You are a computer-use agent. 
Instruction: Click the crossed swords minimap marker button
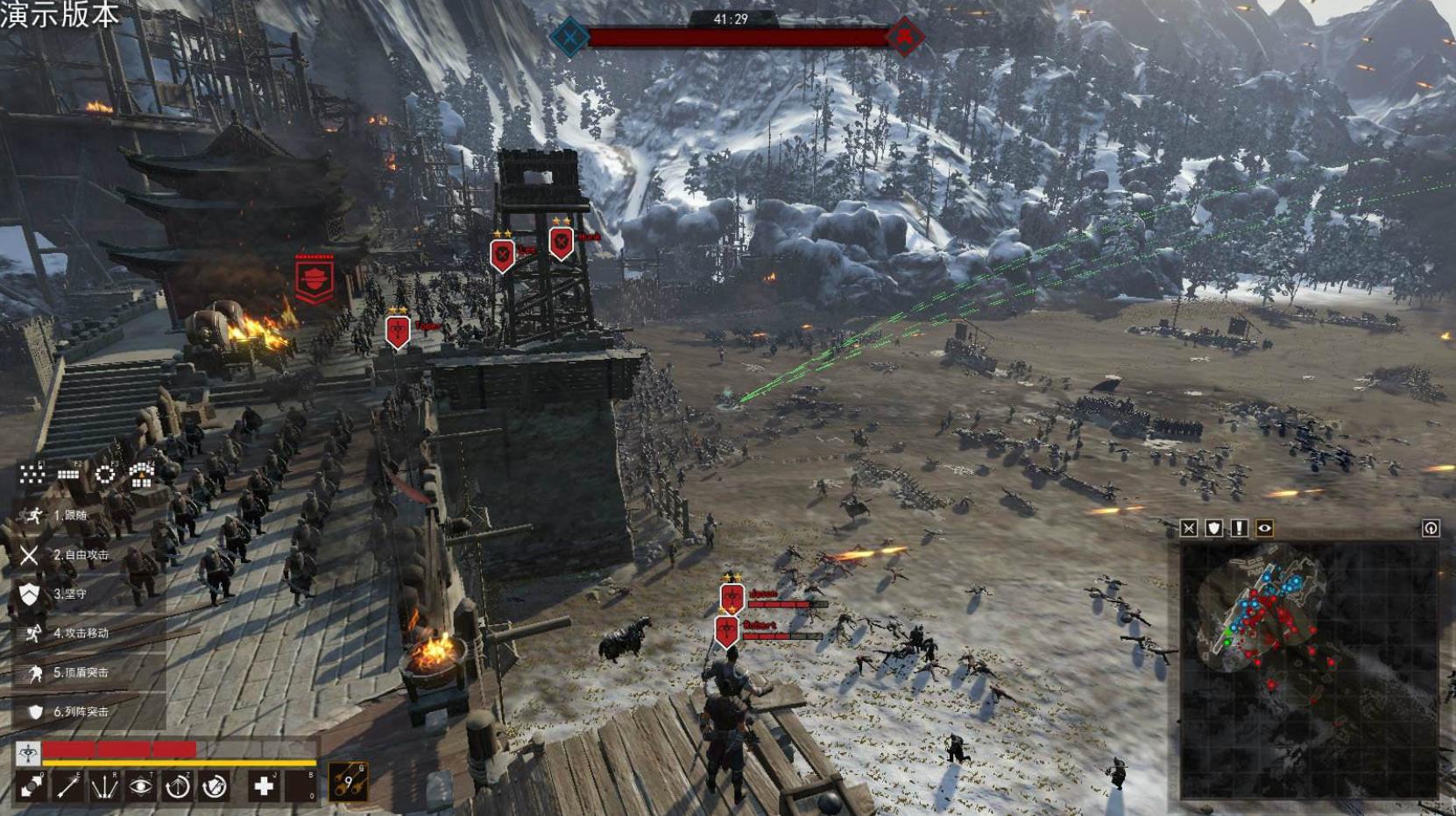pos(1189,528)
